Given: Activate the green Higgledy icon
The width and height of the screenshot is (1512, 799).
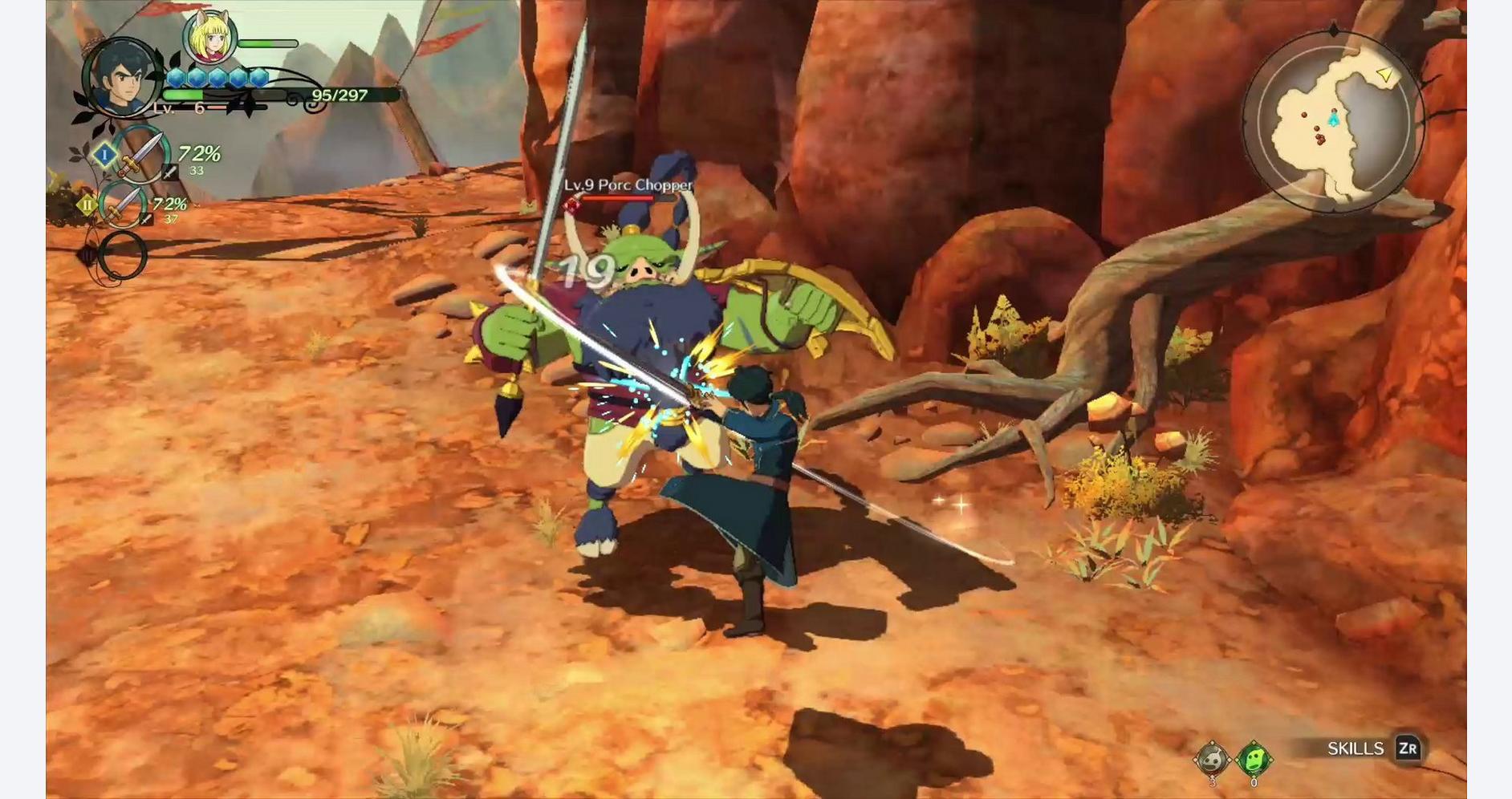Looking at the screenshot, I should coord(1253,758).
